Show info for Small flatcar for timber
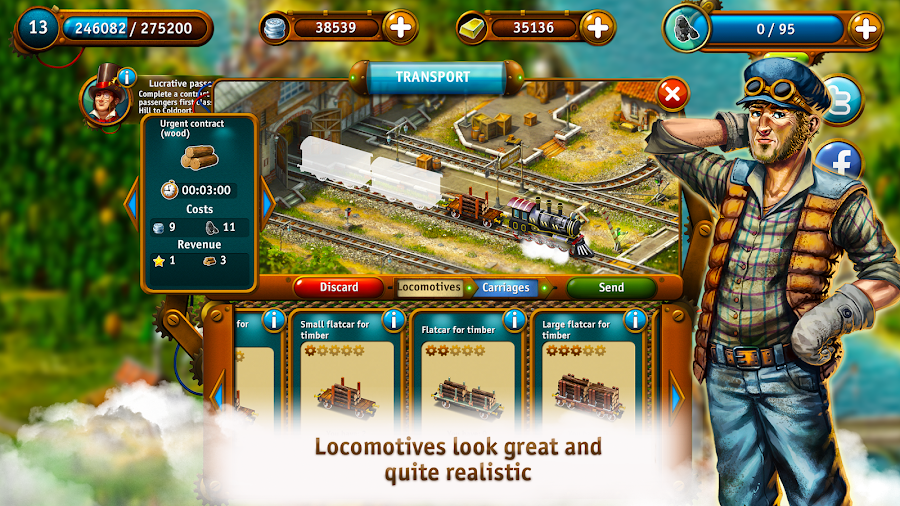The image size is (900, 506). coord(393,320)
